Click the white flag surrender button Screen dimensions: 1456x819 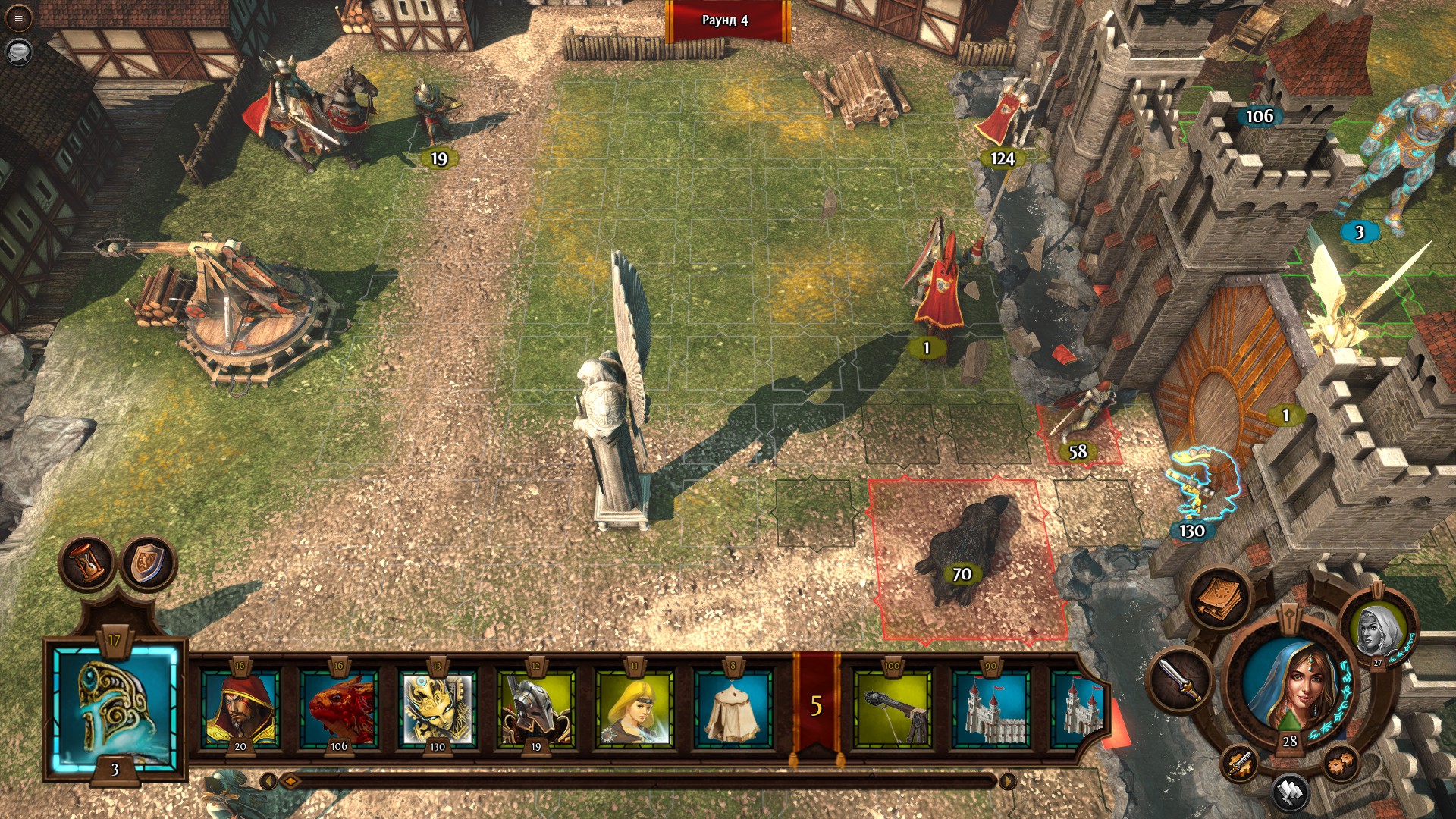[x=1290, y=792]
